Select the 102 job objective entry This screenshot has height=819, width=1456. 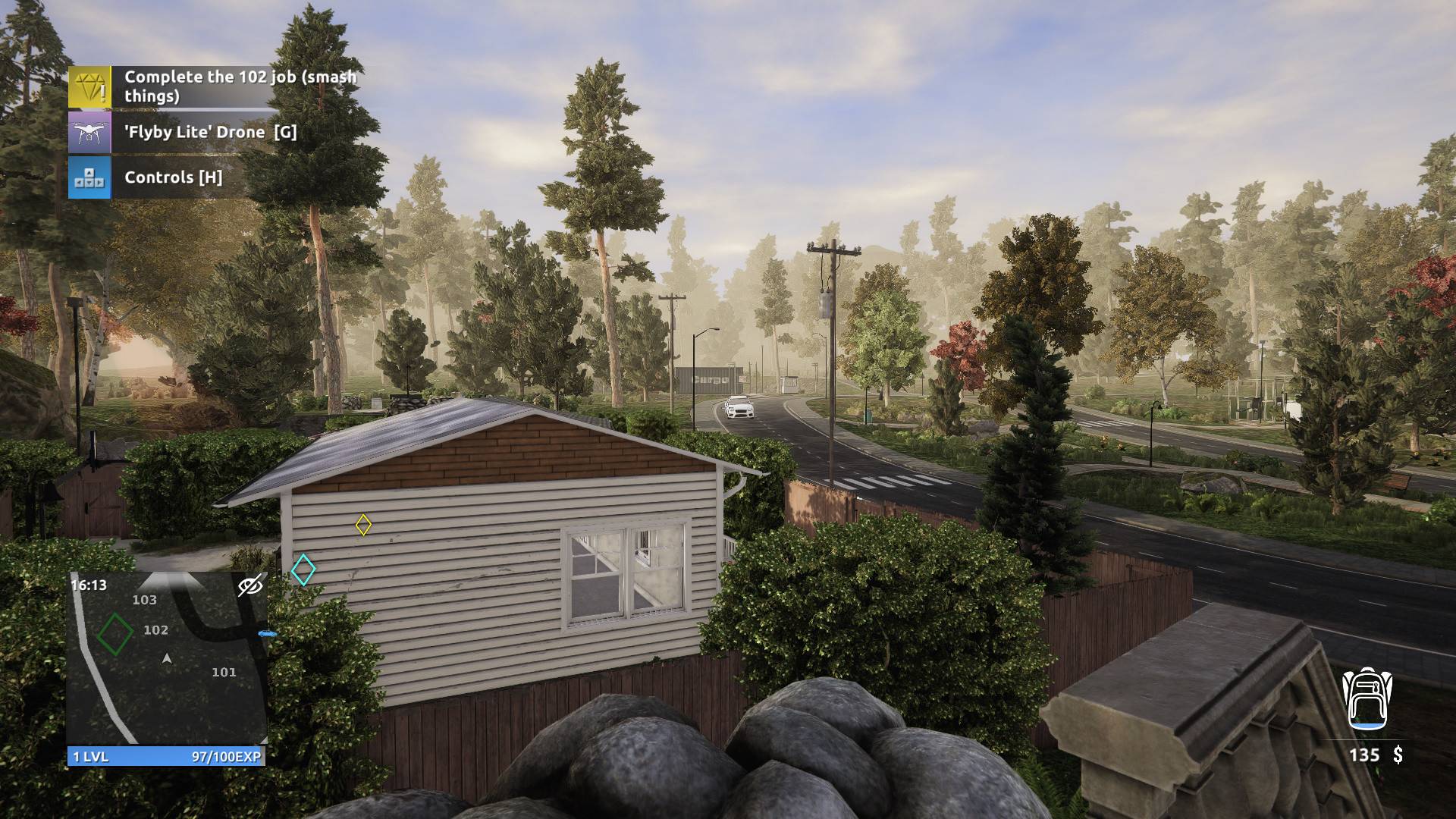[x=240, y=86]
